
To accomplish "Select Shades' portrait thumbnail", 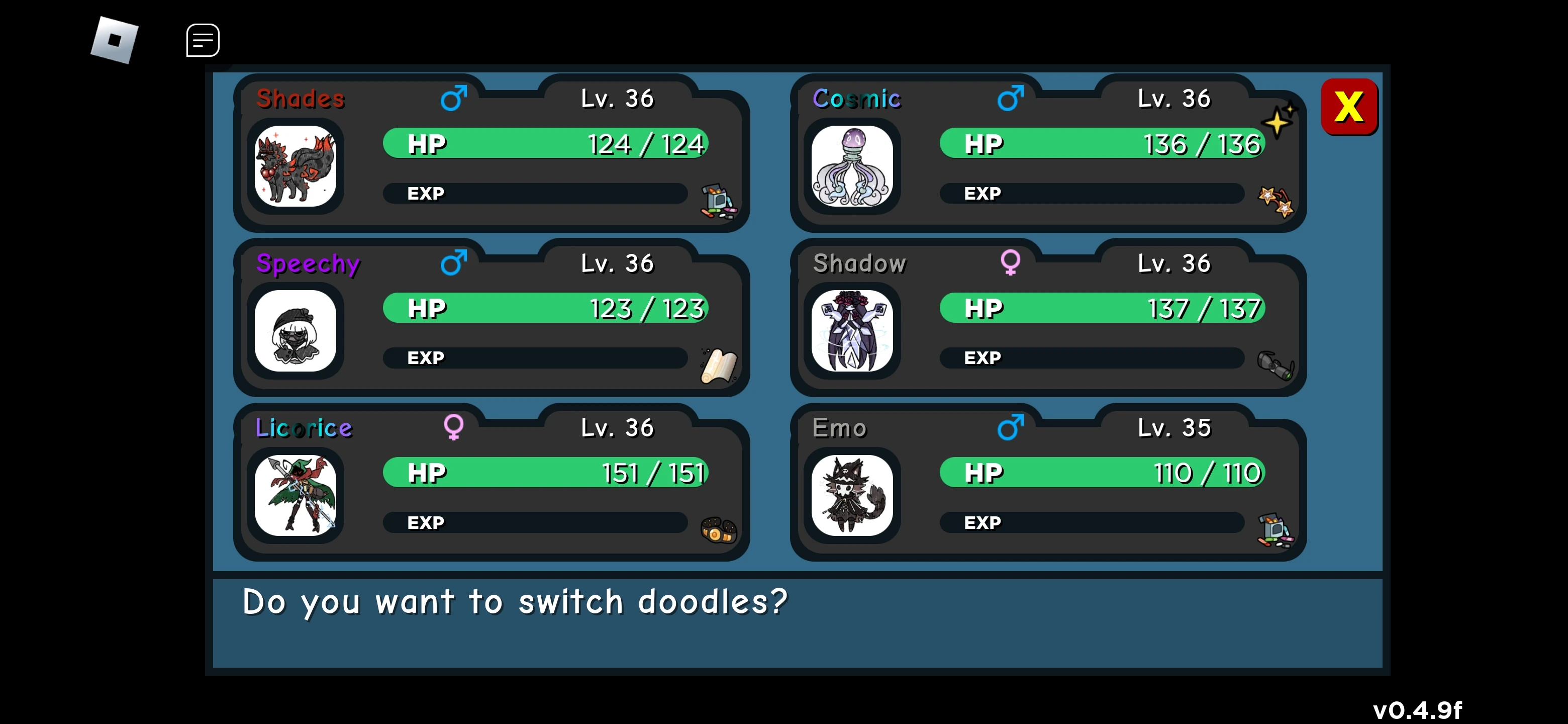I will [x=297, y=165].
